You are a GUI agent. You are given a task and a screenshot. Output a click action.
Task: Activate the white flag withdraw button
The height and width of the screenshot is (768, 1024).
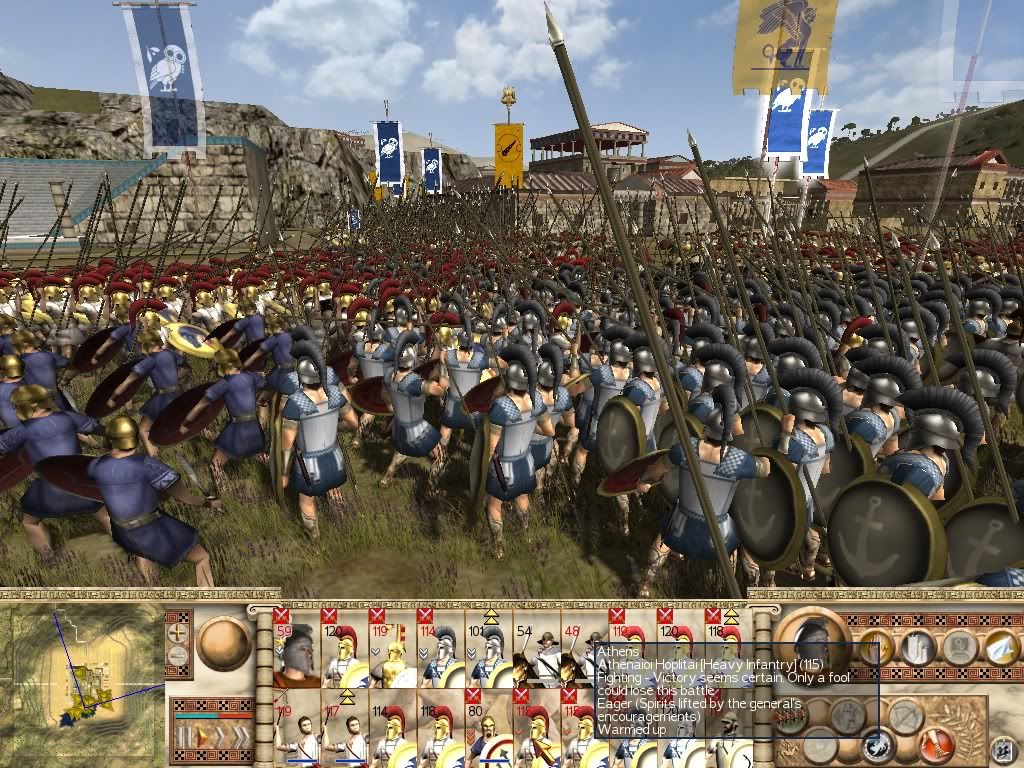[x=998, y=648]
